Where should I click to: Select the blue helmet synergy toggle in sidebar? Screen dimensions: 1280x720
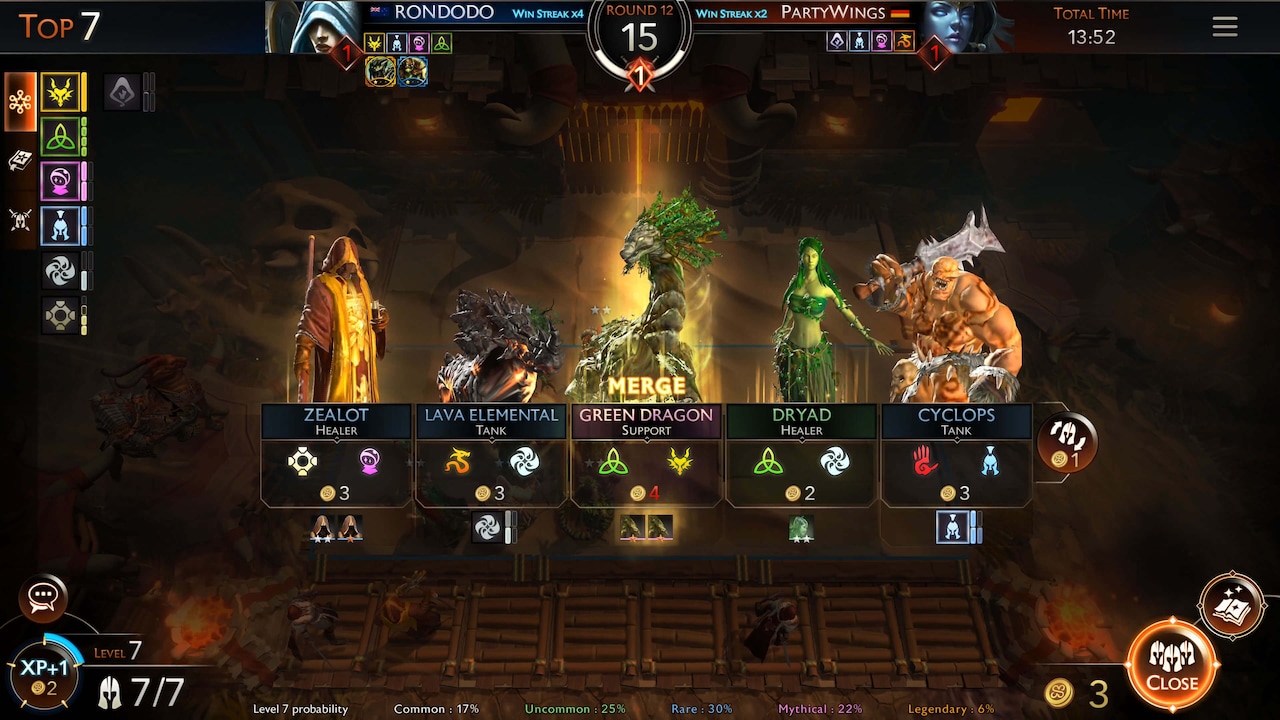tap(60, 225)
